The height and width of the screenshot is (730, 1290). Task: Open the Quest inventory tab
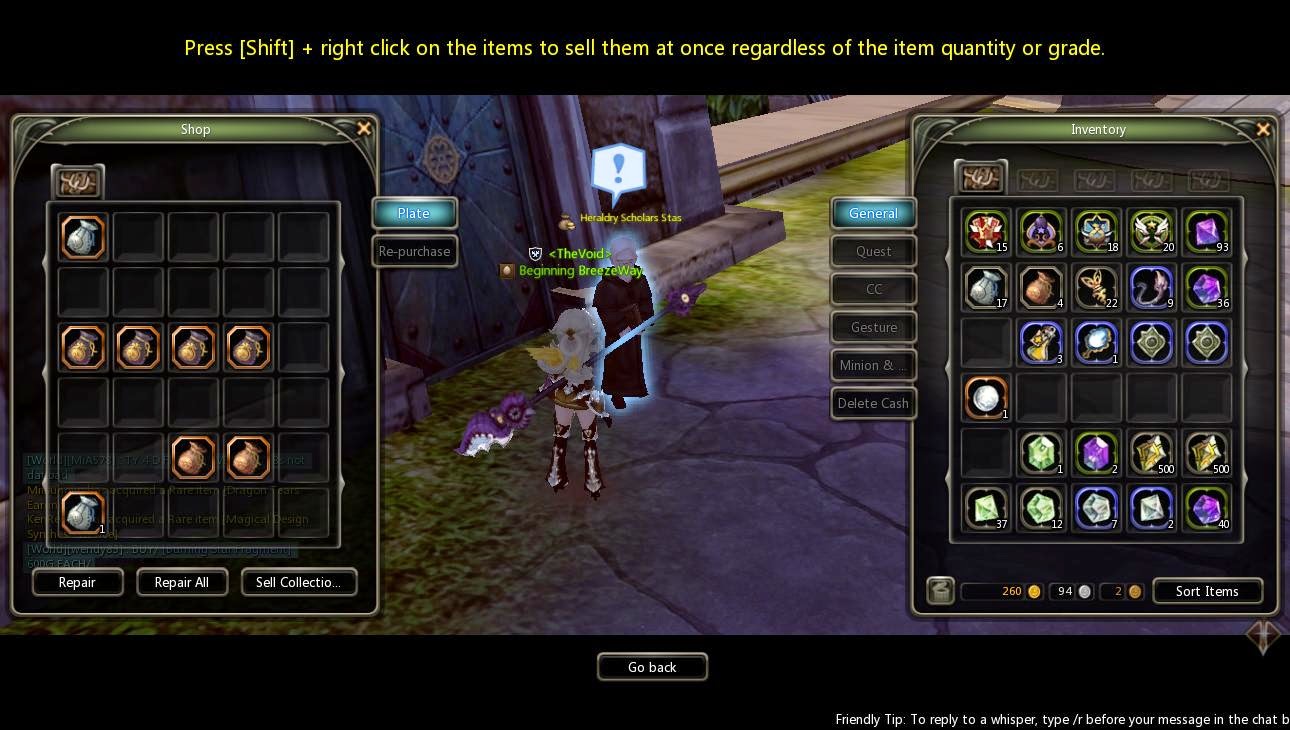[873, 251]
